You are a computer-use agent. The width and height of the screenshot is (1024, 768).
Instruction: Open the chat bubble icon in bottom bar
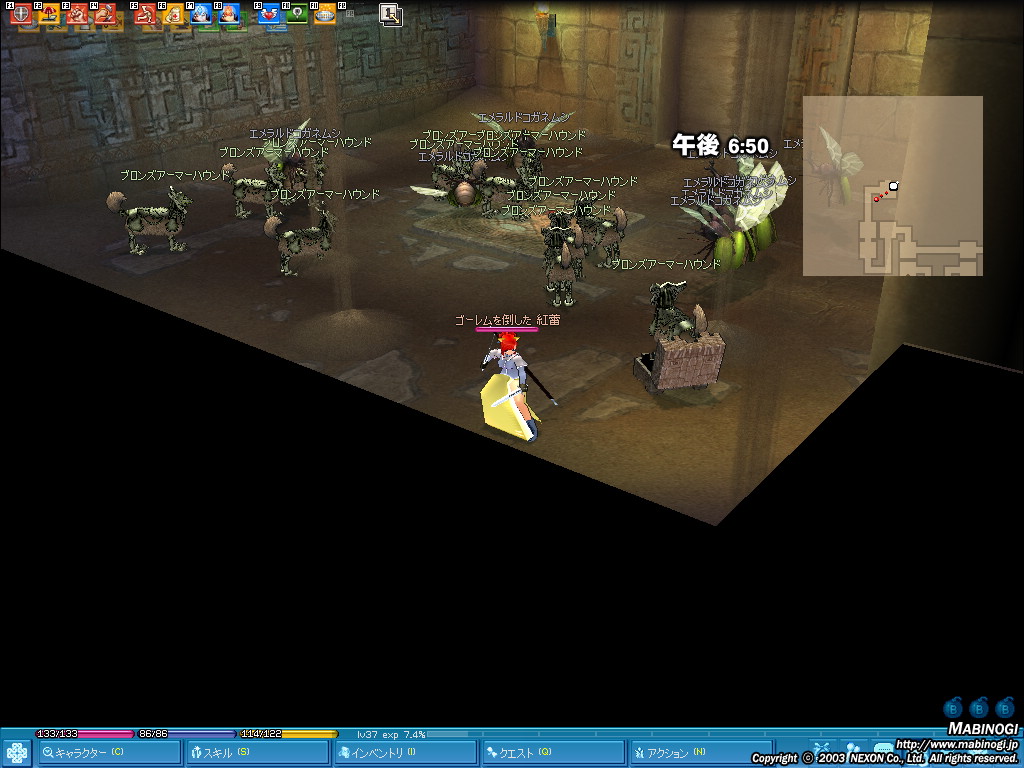(882, 748)
